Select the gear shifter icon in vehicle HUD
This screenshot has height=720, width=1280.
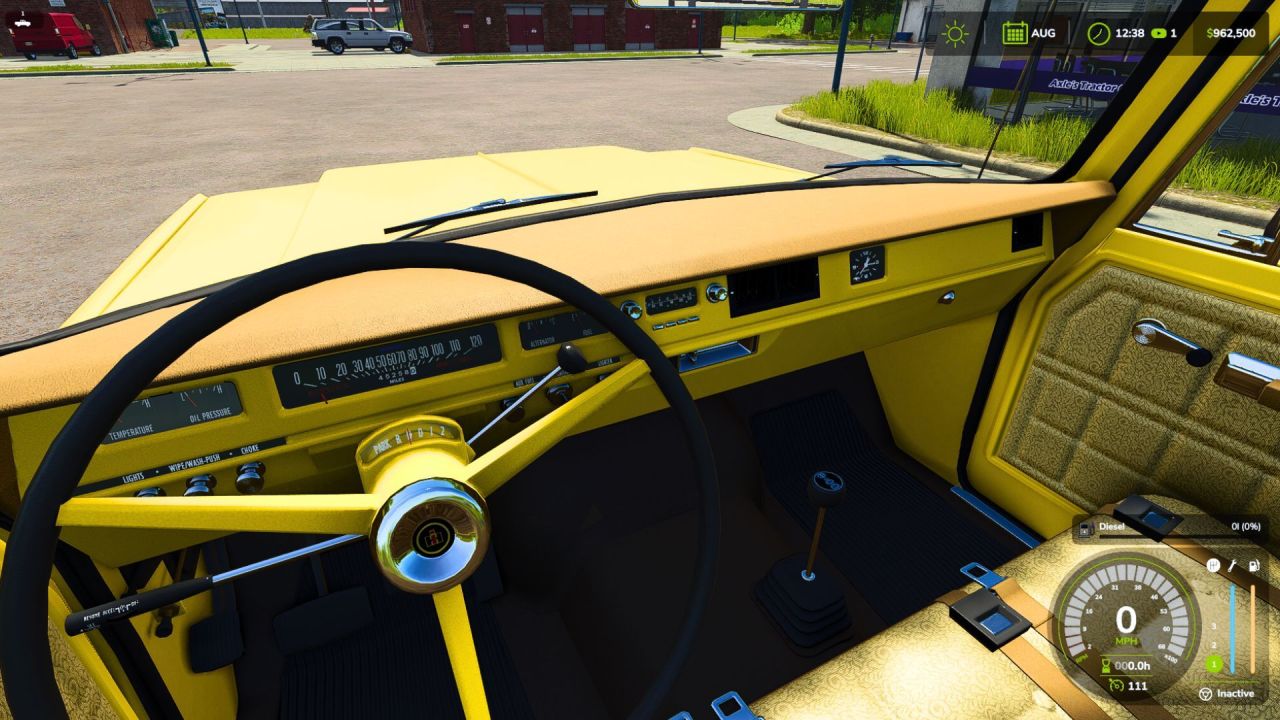(x=1214, y=565)
